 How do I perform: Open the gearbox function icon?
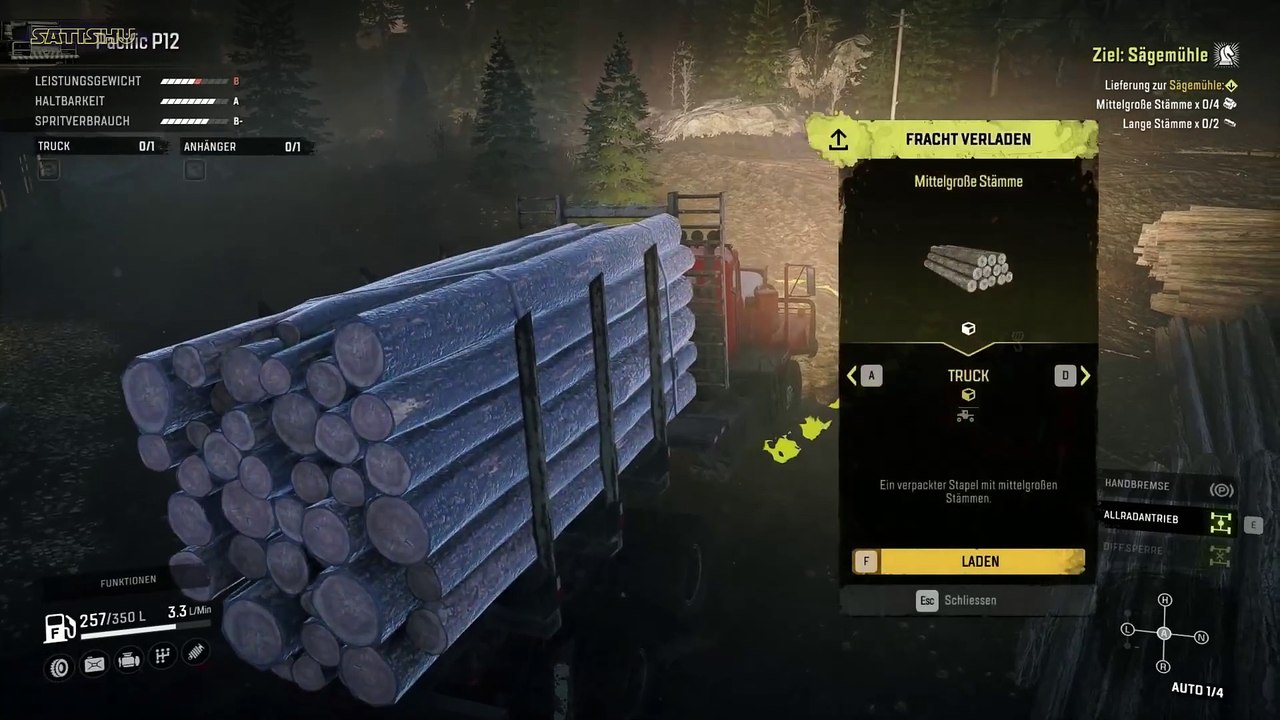click(162, 656)
